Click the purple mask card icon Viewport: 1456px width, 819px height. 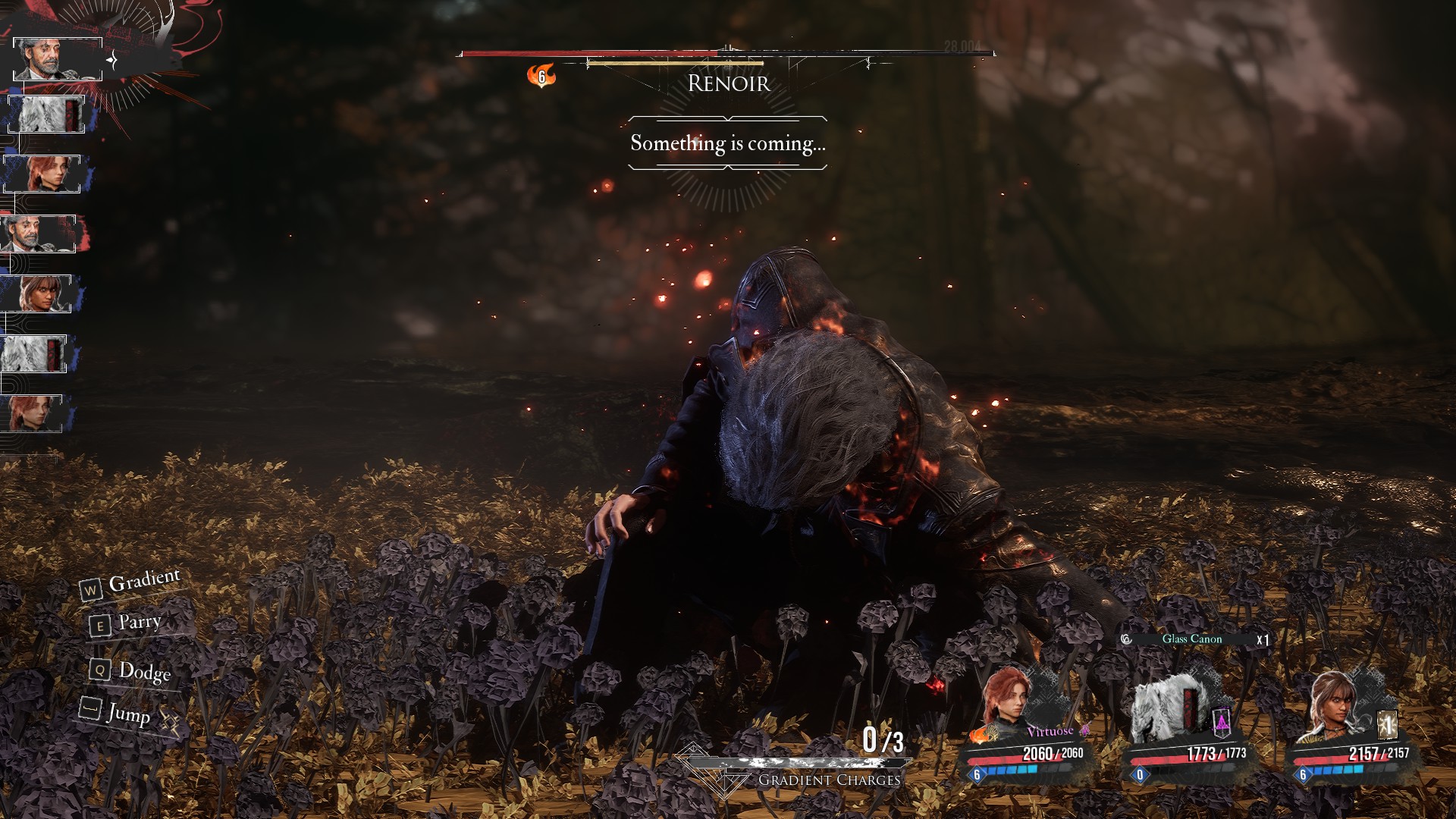click(x=1222, y=723)
